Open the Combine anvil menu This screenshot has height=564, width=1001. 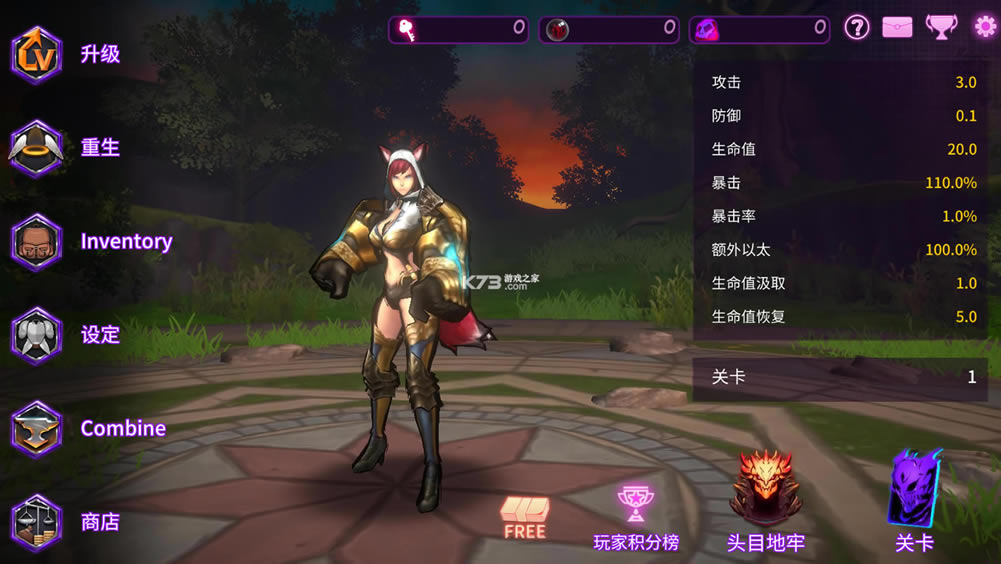pos(38,429)
